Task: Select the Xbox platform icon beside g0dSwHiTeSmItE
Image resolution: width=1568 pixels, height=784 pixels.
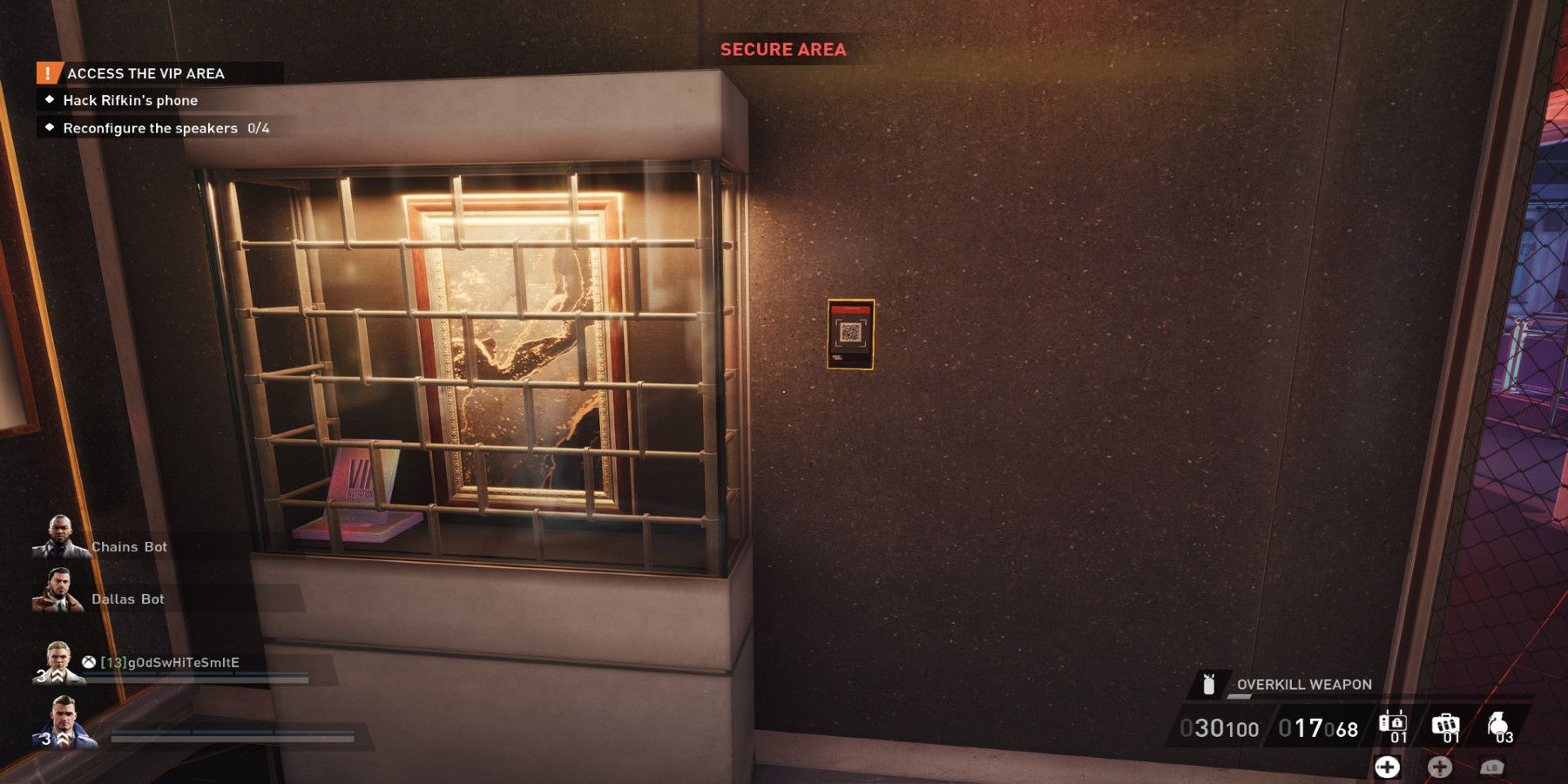Action: coord(88,662)
